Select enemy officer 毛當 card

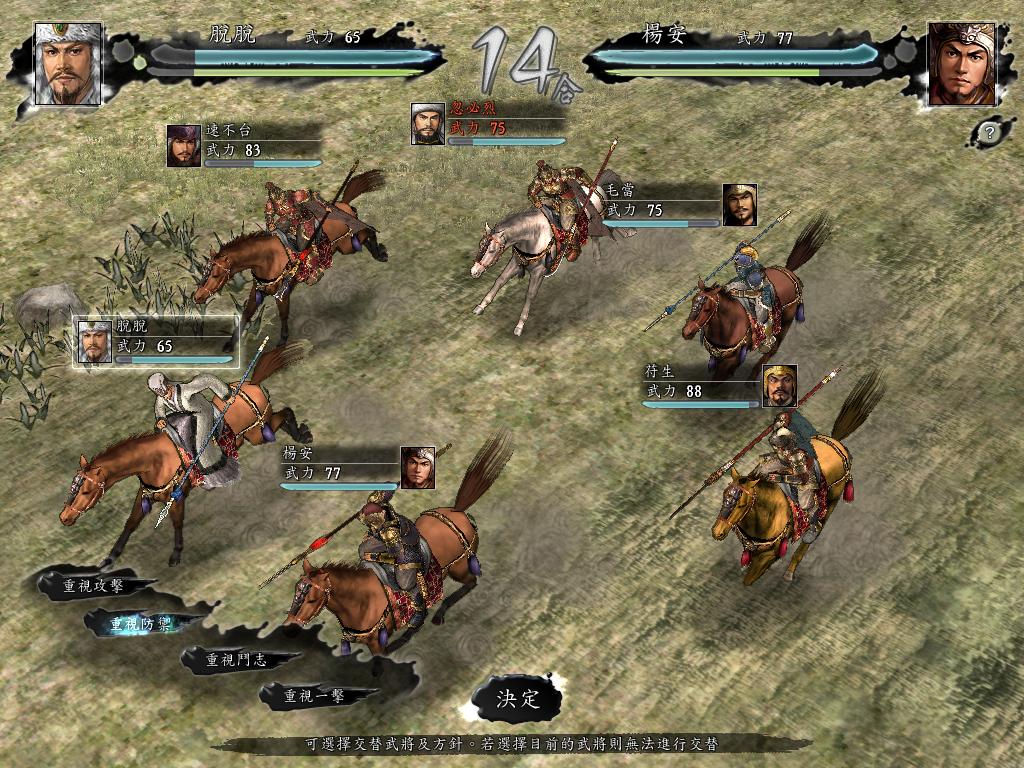click(x=680, y=205)
